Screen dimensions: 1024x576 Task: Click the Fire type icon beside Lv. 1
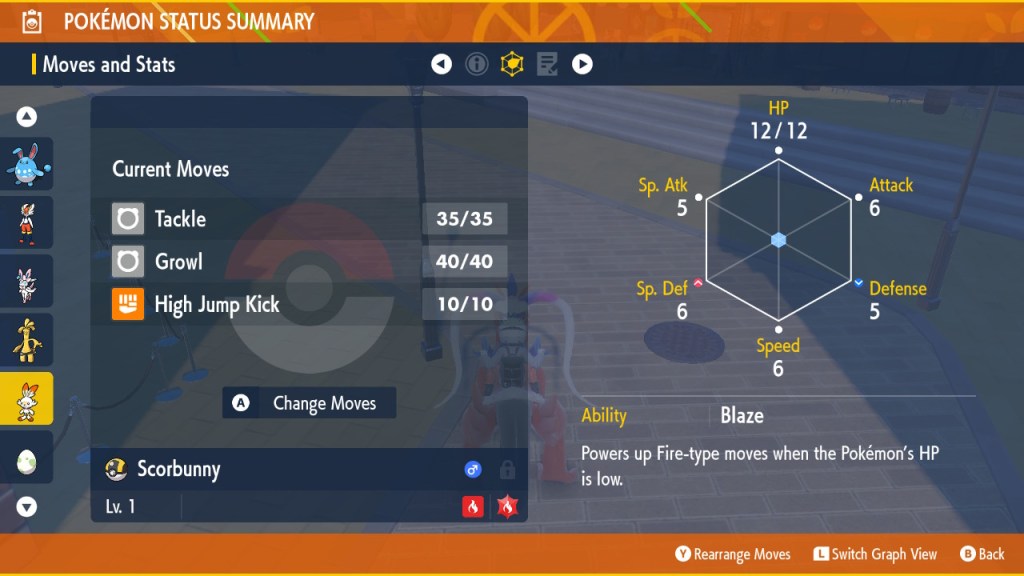click(x=472, y=507)
